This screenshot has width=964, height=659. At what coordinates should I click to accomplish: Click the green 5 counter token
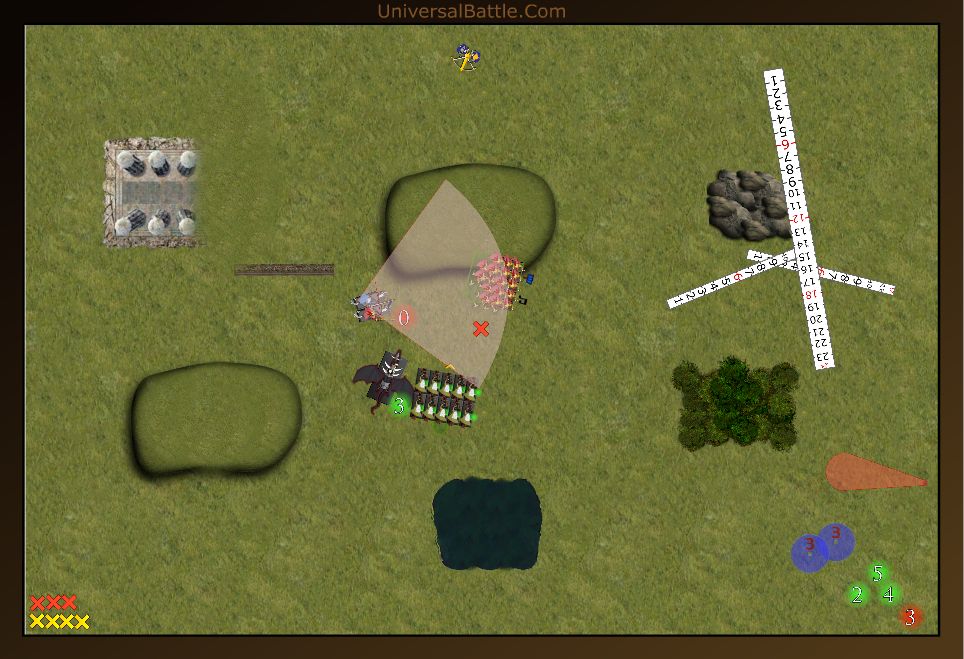pyautogui.click(x=878, y=573)
